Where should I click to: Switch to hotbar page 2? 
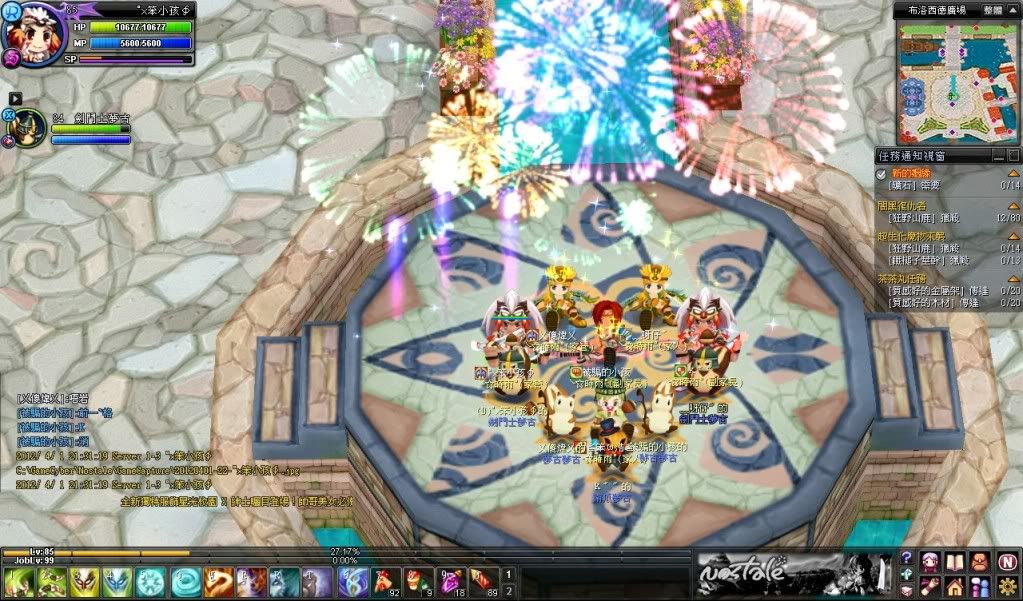(x=508, y=590)
